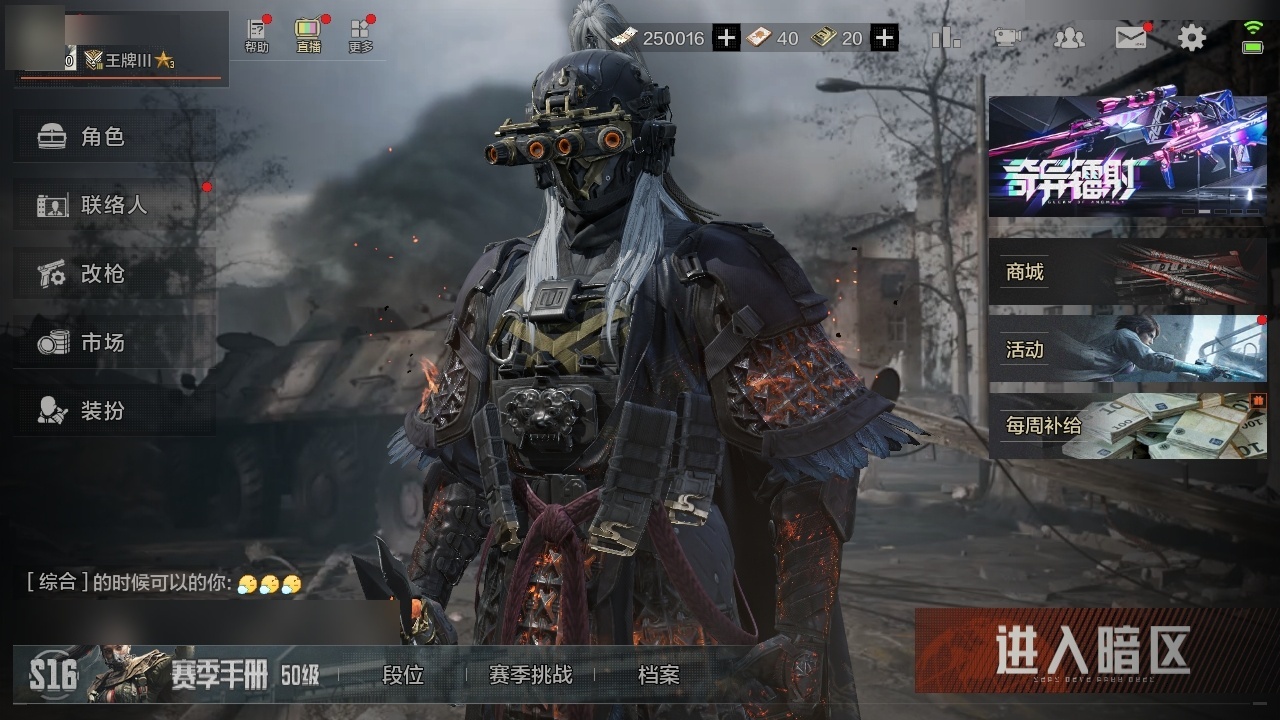Open the settings gear icon
The height and width of the screenshot is (720, 1280).
pos(1191,39)
